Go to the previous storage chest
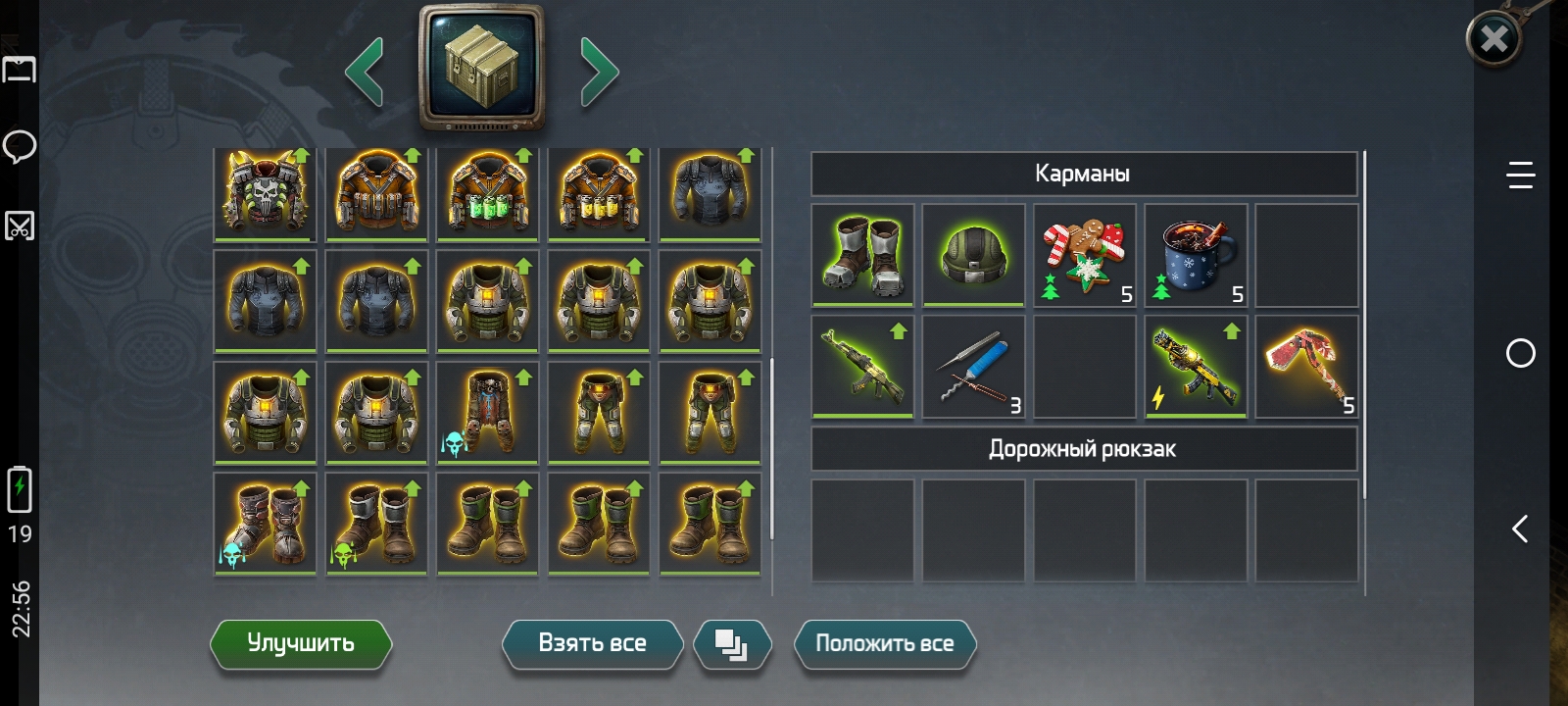 click(x=365, y=72)
